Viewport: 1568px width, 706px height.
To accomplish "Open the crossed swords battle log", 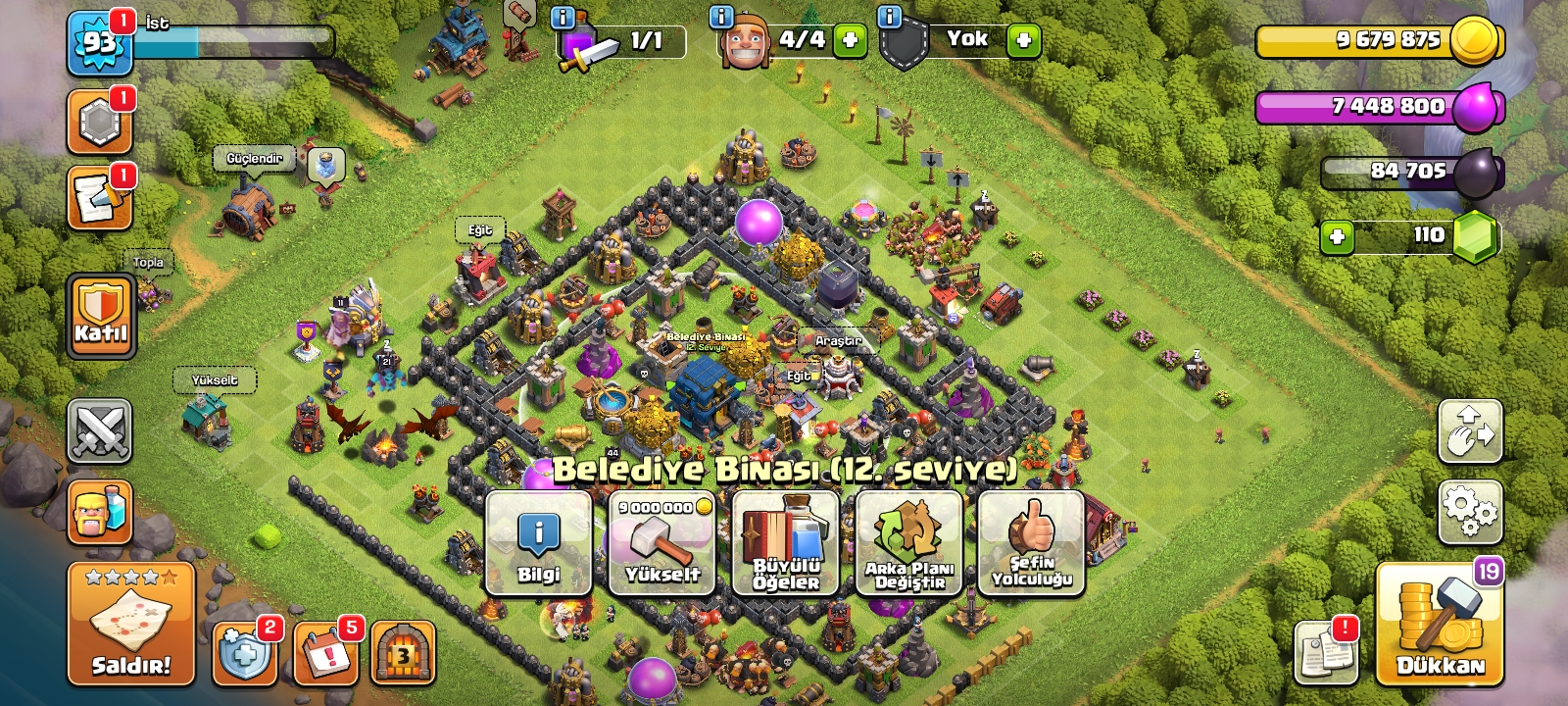I will (x=99, y=430).
